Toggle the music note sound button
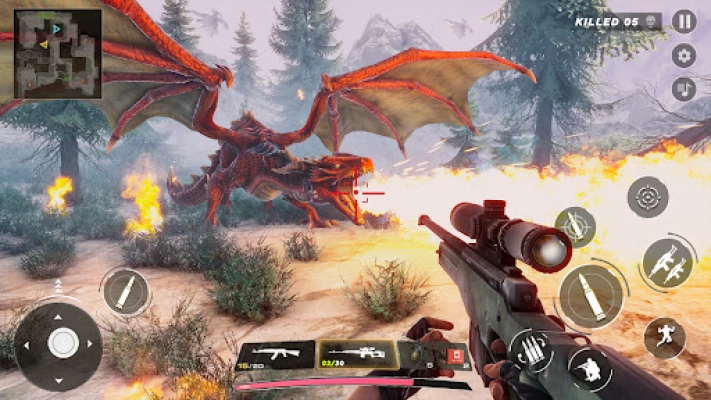This screenshot has width=711, height=400. tap(684, 88)
